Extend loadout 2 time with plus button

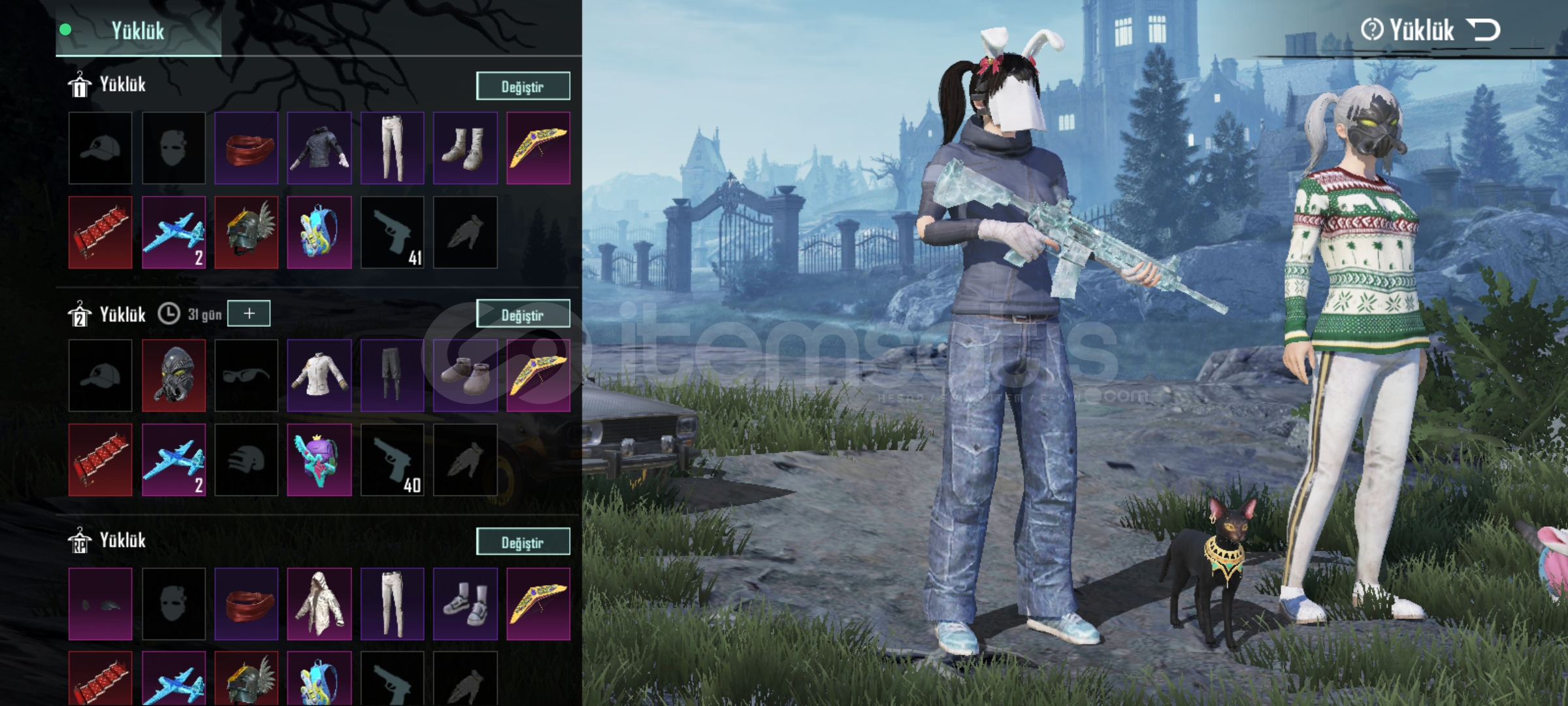pos(249,314)
